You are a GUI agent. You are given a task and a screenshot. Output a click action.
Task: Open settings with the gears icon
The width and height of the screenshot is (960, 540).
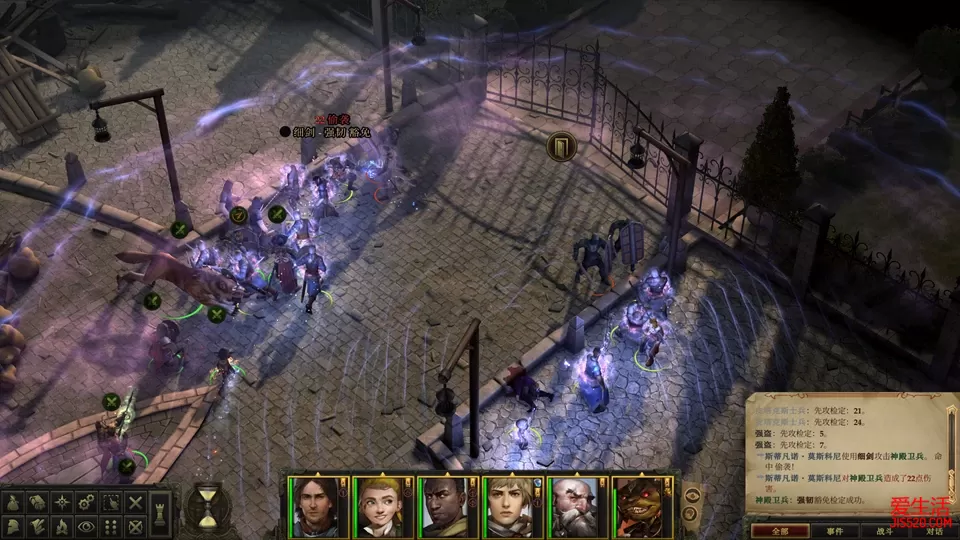pos(86,502)
